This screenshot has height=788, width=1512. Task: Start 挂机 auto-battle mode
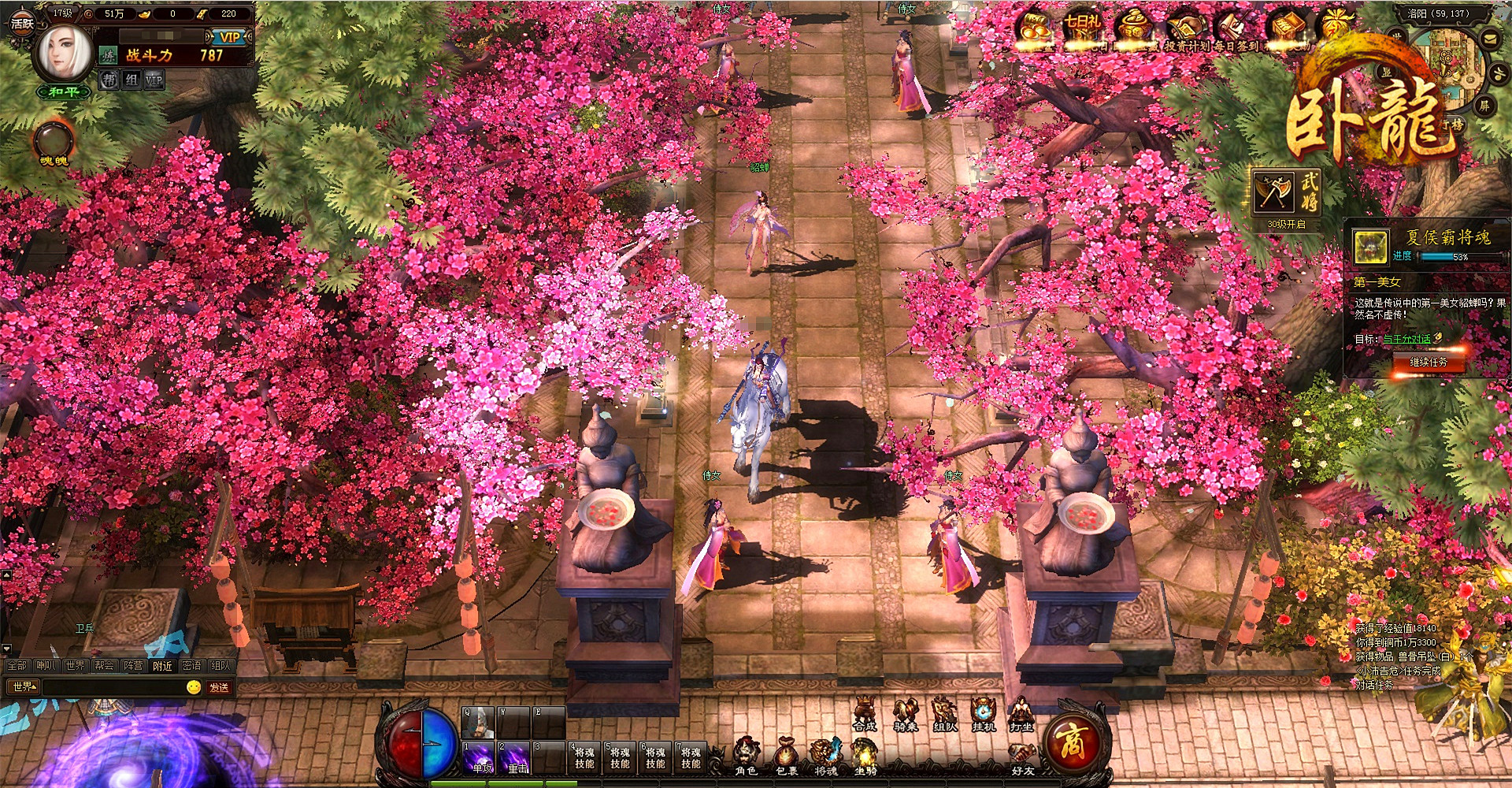pyautogui.click(x=983, y=714)
